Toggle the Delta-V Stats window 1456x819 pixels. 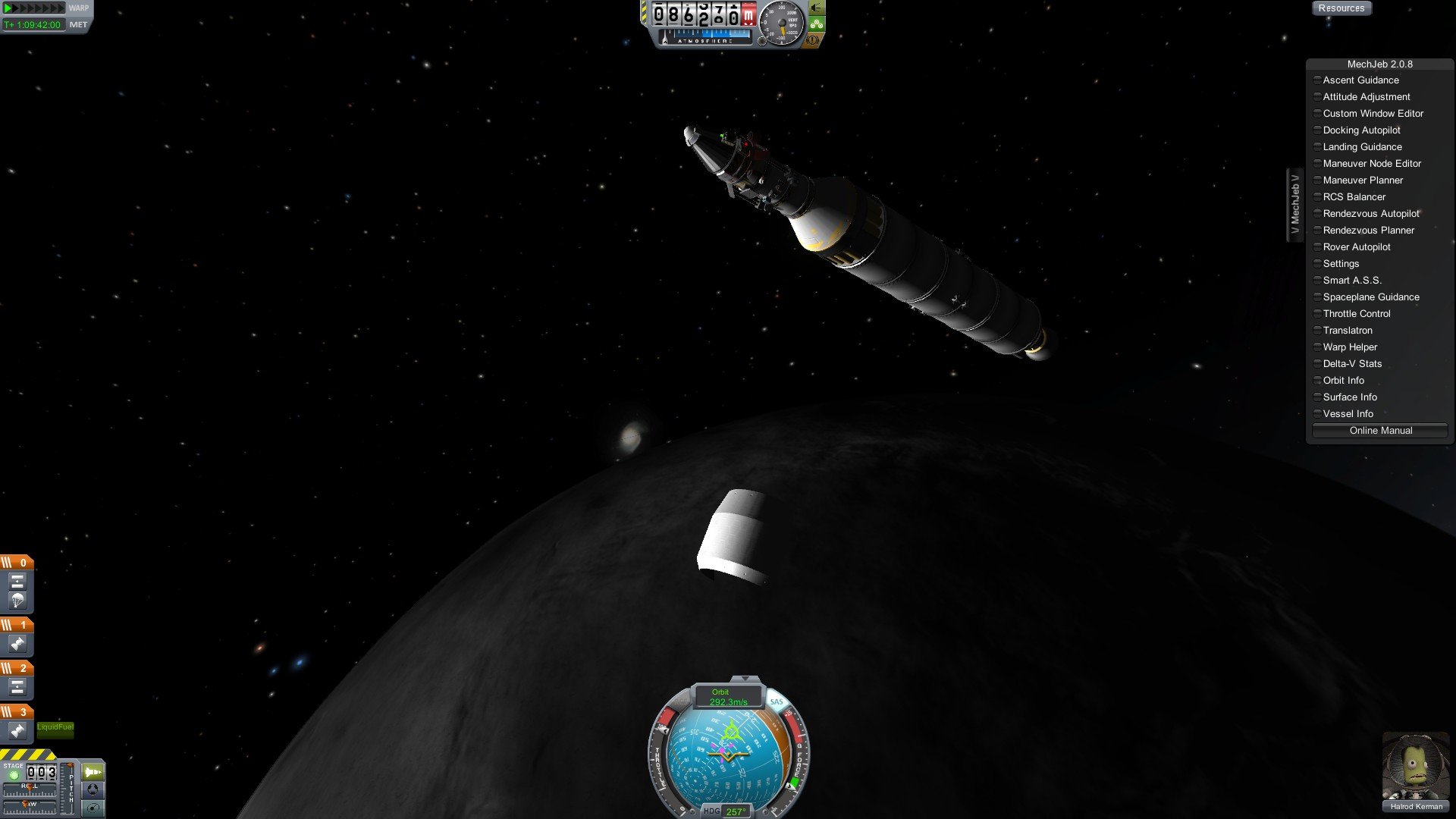[1352, 364]
